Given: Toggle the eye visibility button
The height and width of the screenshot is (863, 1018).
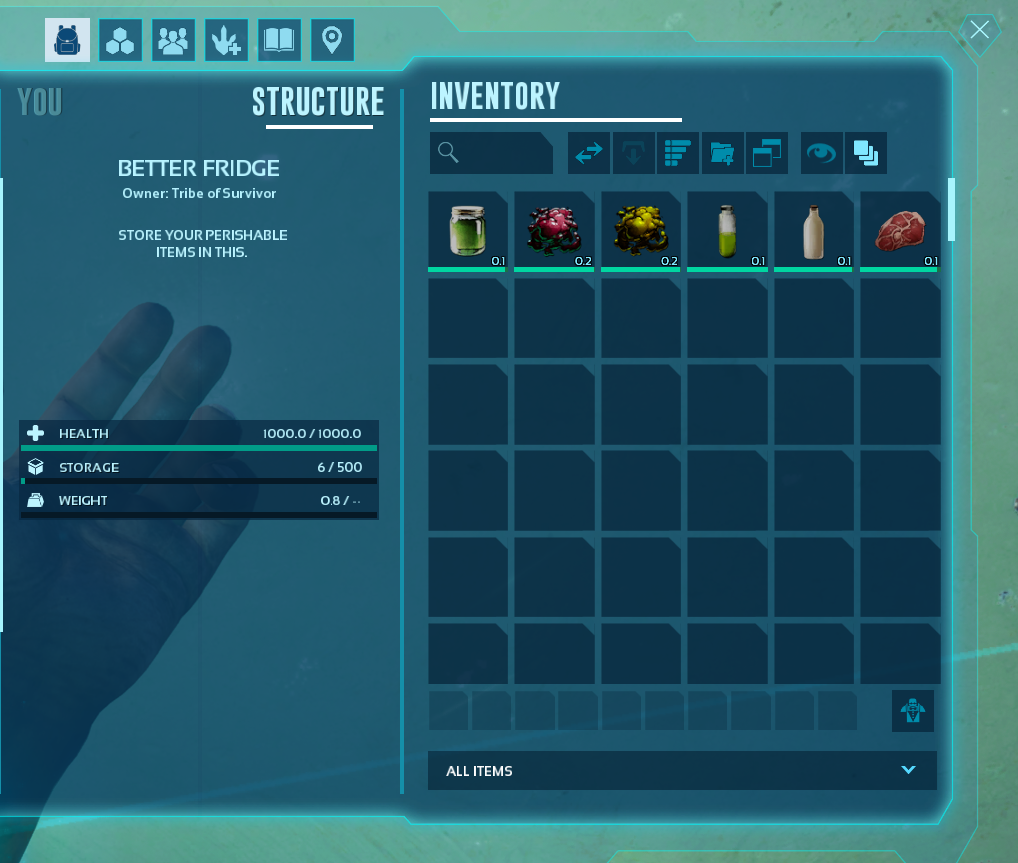Looking at the screenshot, I should click(821, 153).
